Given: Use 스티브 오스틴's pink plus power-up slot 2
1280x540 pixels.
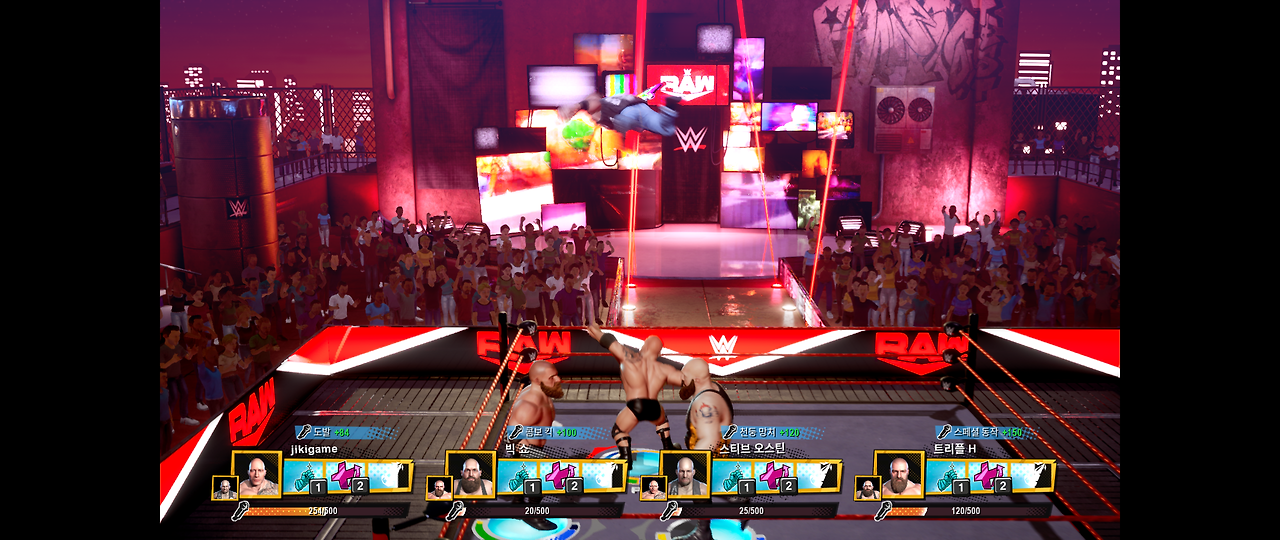Looking at the screenshot, I should [775, 476].
